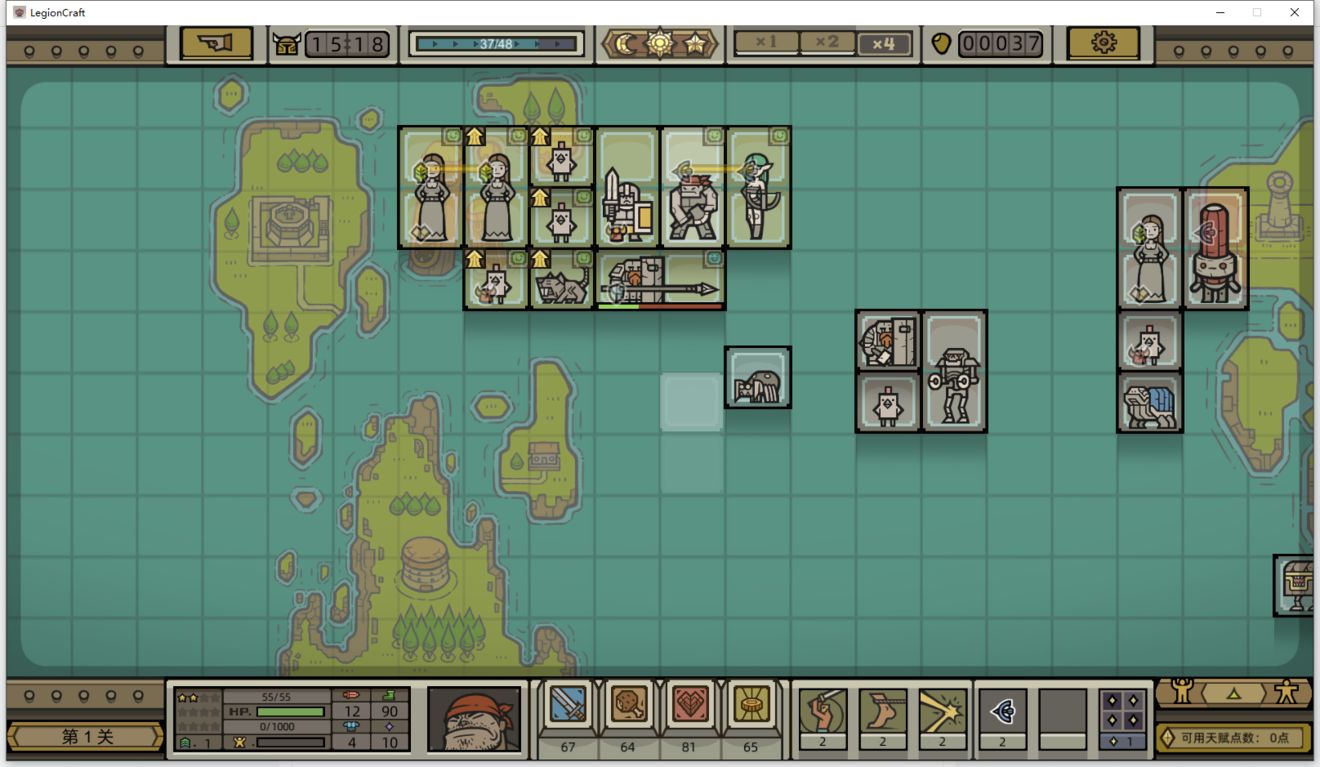1320x767 pixels.
Task: Open the blue sword category tab
Action: point(568,707)
